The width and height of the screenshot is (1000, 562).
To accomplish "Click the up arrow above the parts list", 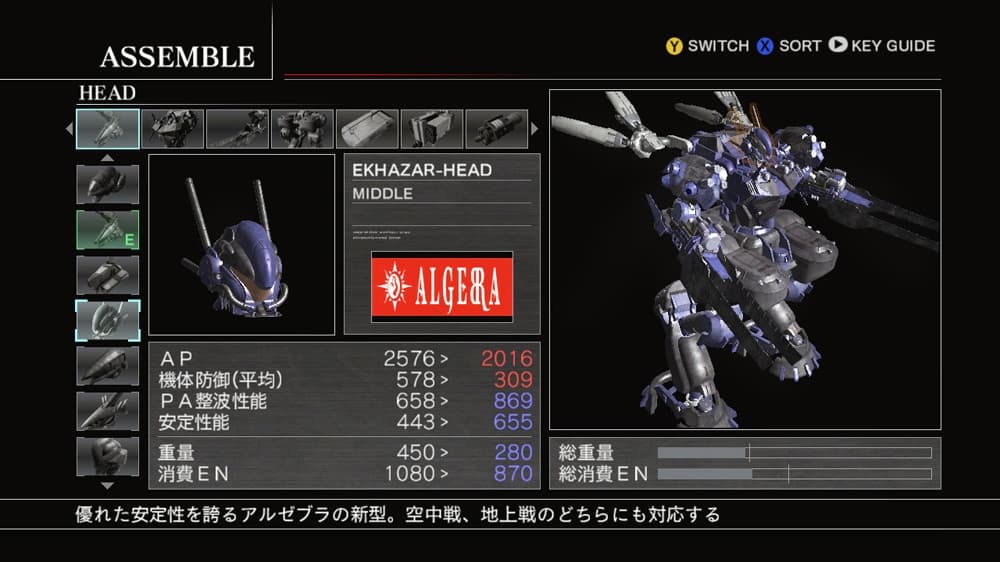I will [107, 157].
